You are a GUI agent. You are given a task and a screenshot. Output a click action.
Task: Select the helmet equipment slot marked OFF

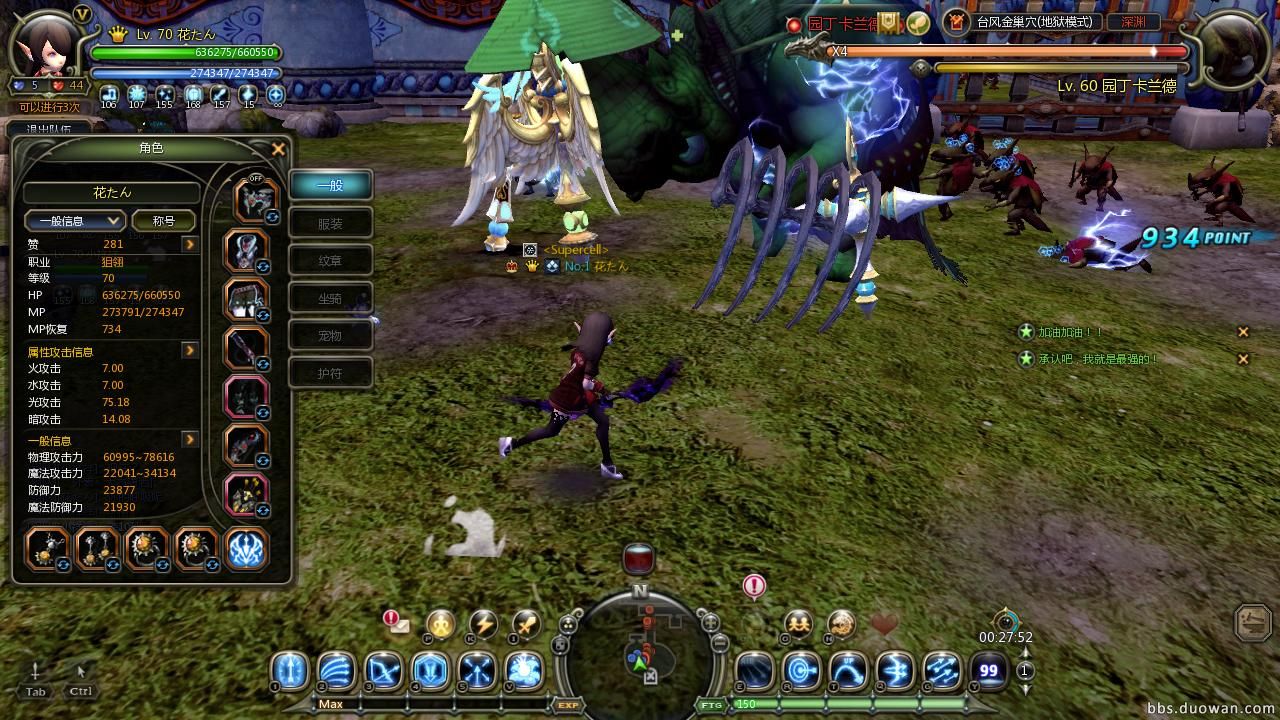[x=254, y=199]
